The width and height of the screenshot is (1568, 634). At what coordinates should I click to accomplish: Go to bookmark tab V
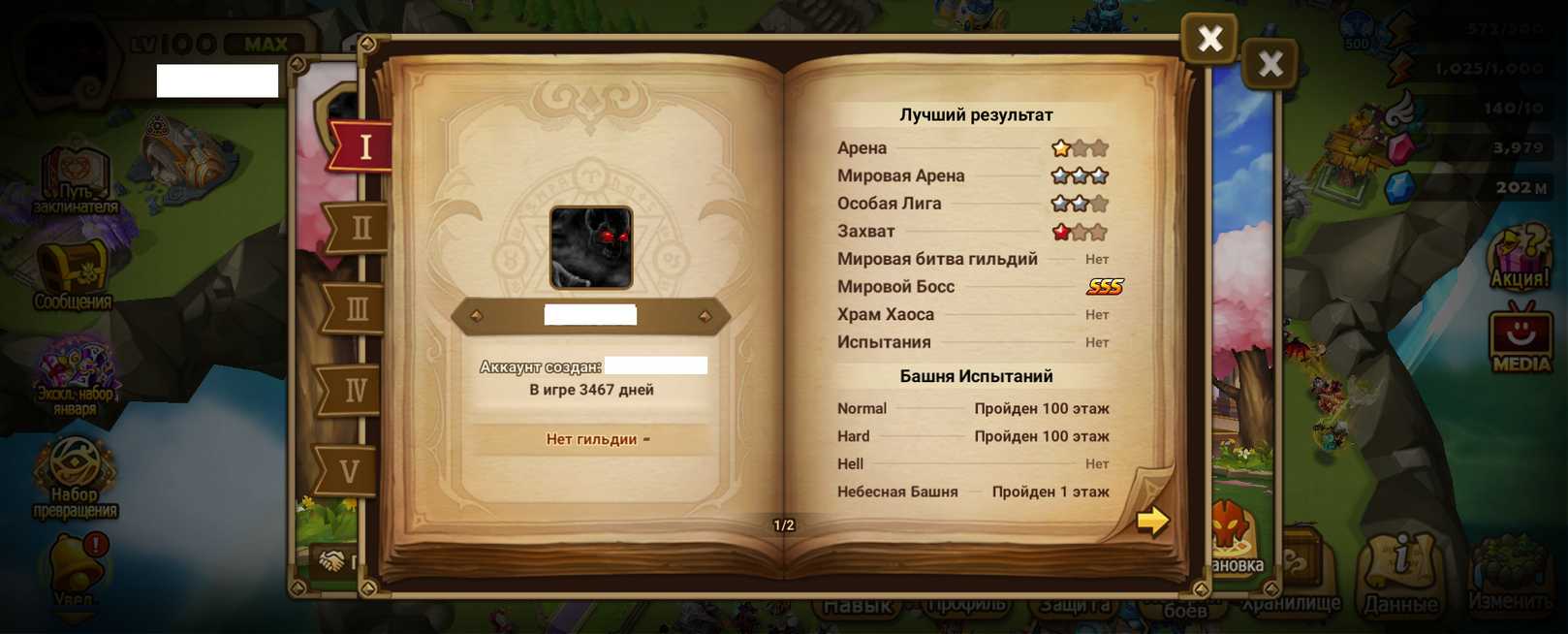click(349, 471)
